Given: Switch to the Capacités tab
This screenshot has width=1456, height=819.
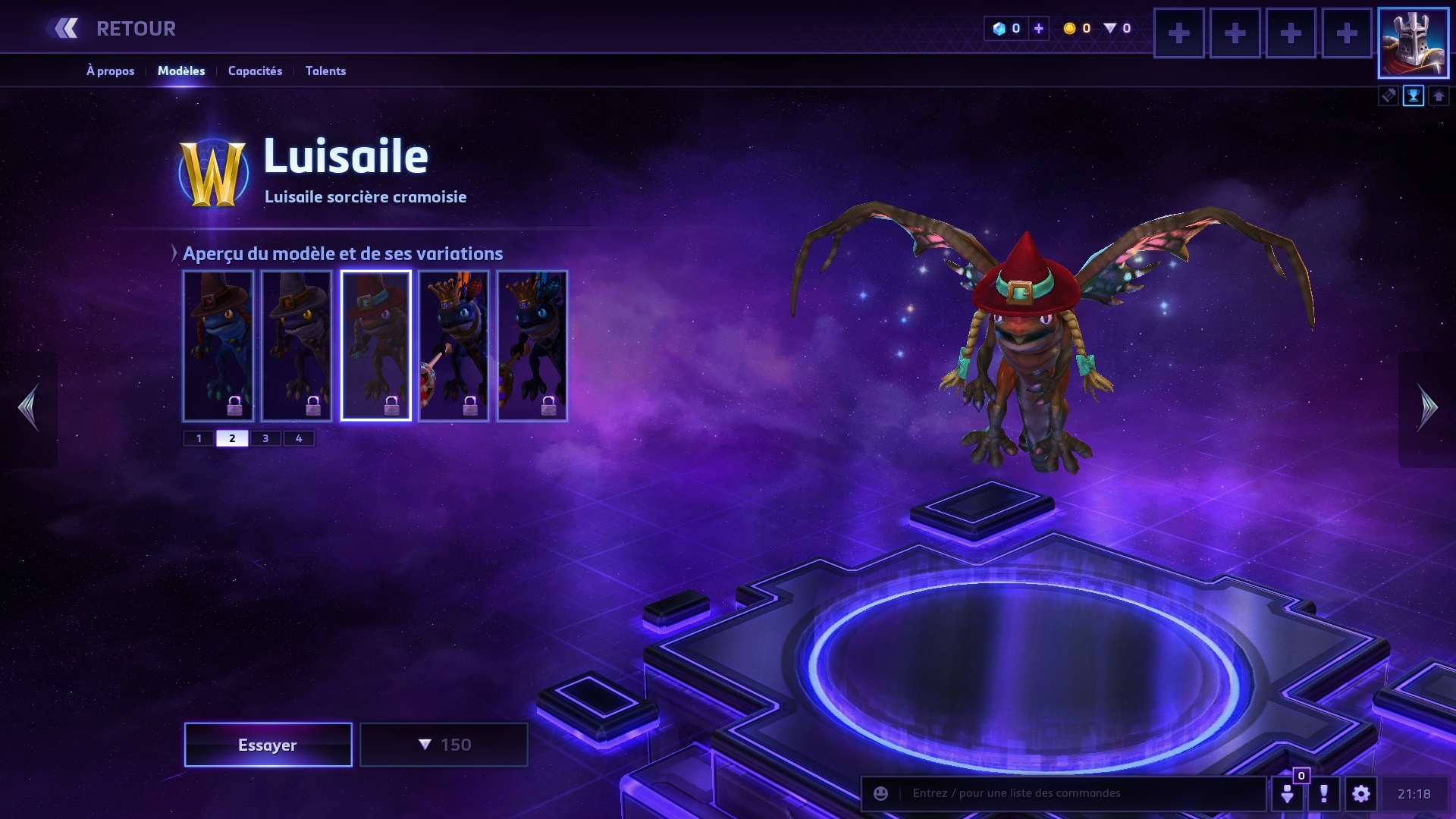Looking at the screenshot, I should point(255,71).
